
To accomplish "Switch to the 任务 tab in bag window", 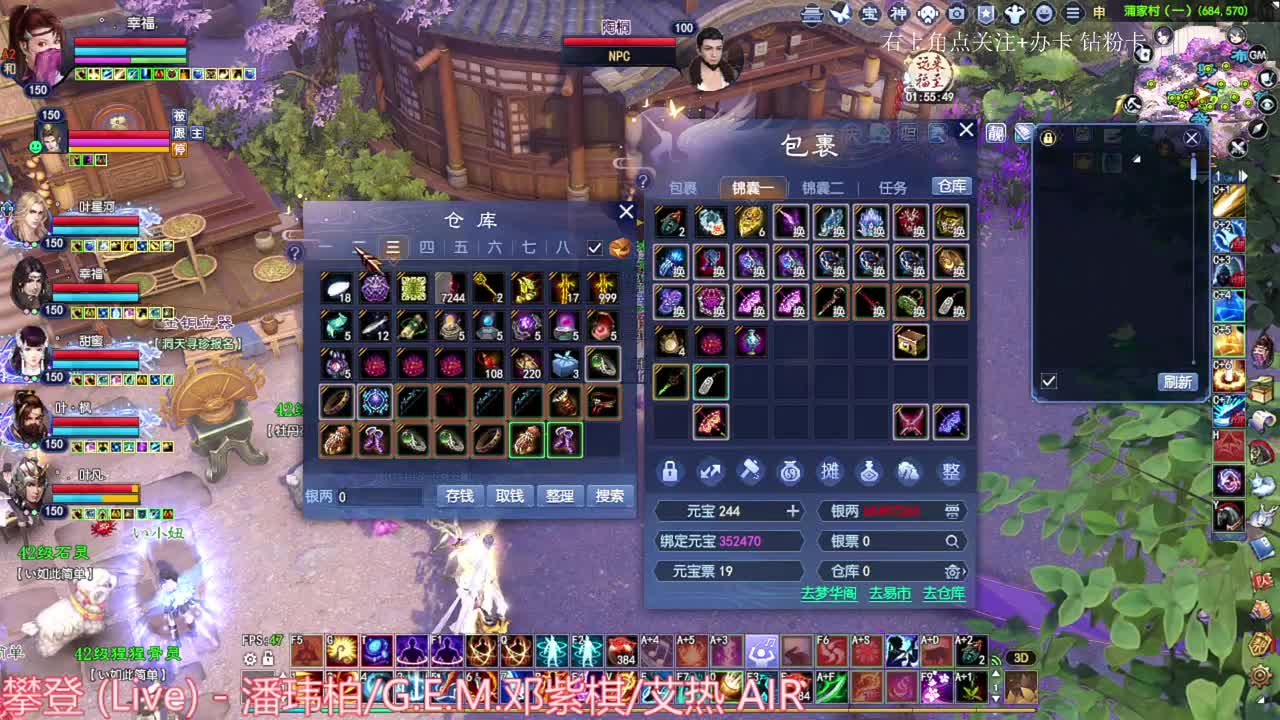I will (x=891, y=186).
